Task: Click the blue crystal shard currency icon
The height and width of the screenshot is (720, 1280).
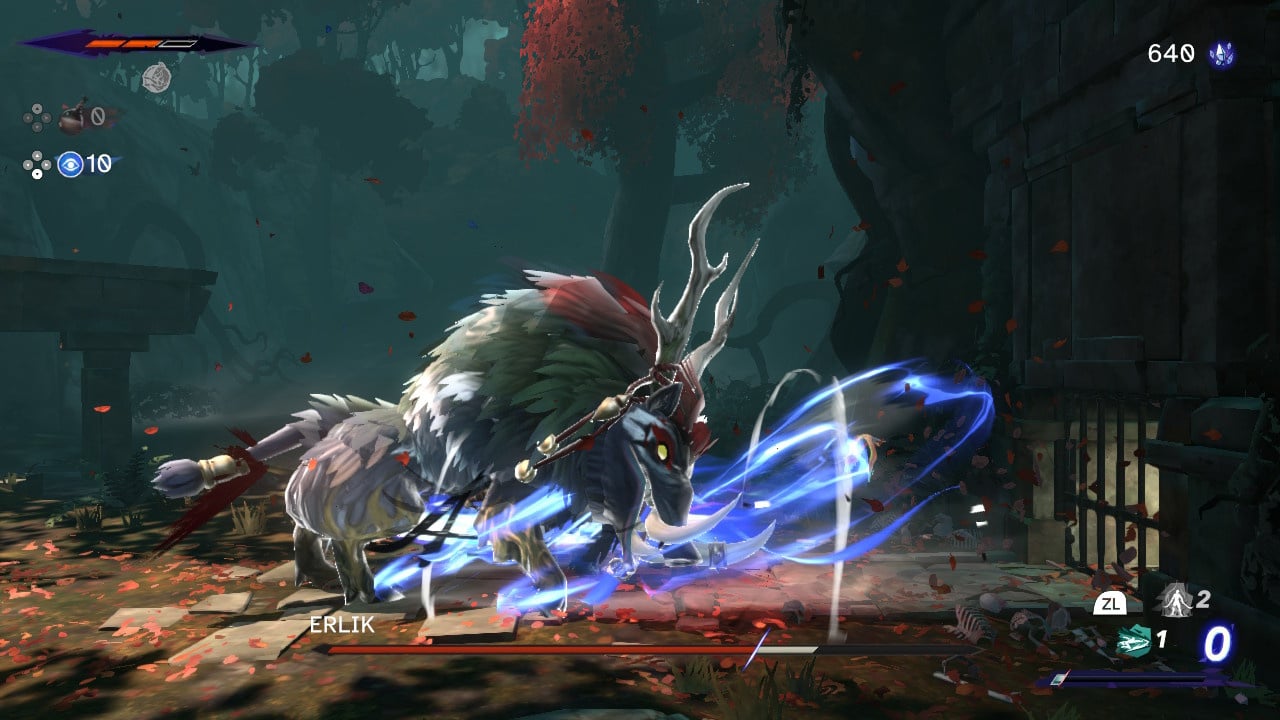Action: [1221, 54]
